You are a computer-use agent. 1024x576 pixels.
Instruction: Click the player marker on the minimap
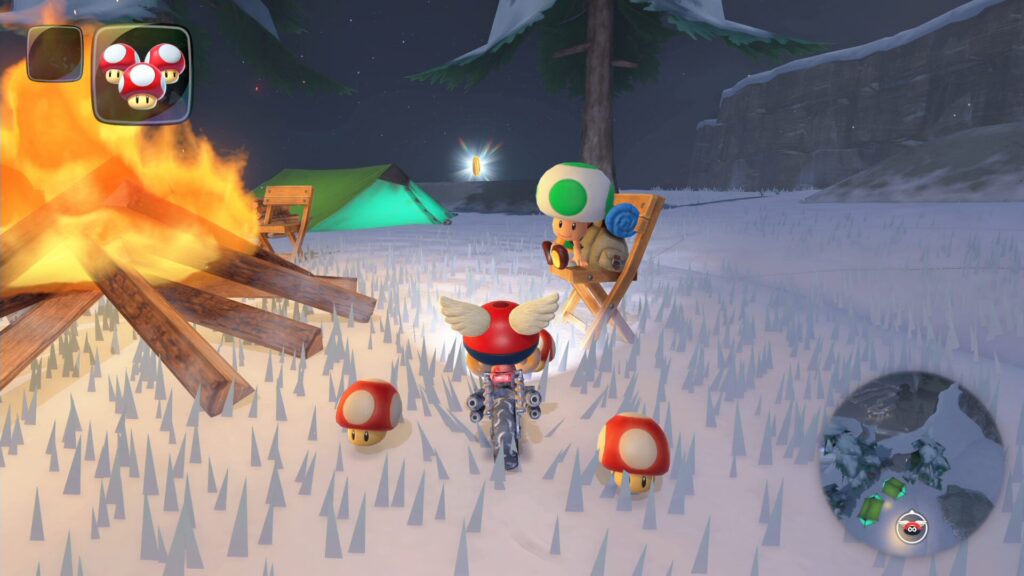909,526
